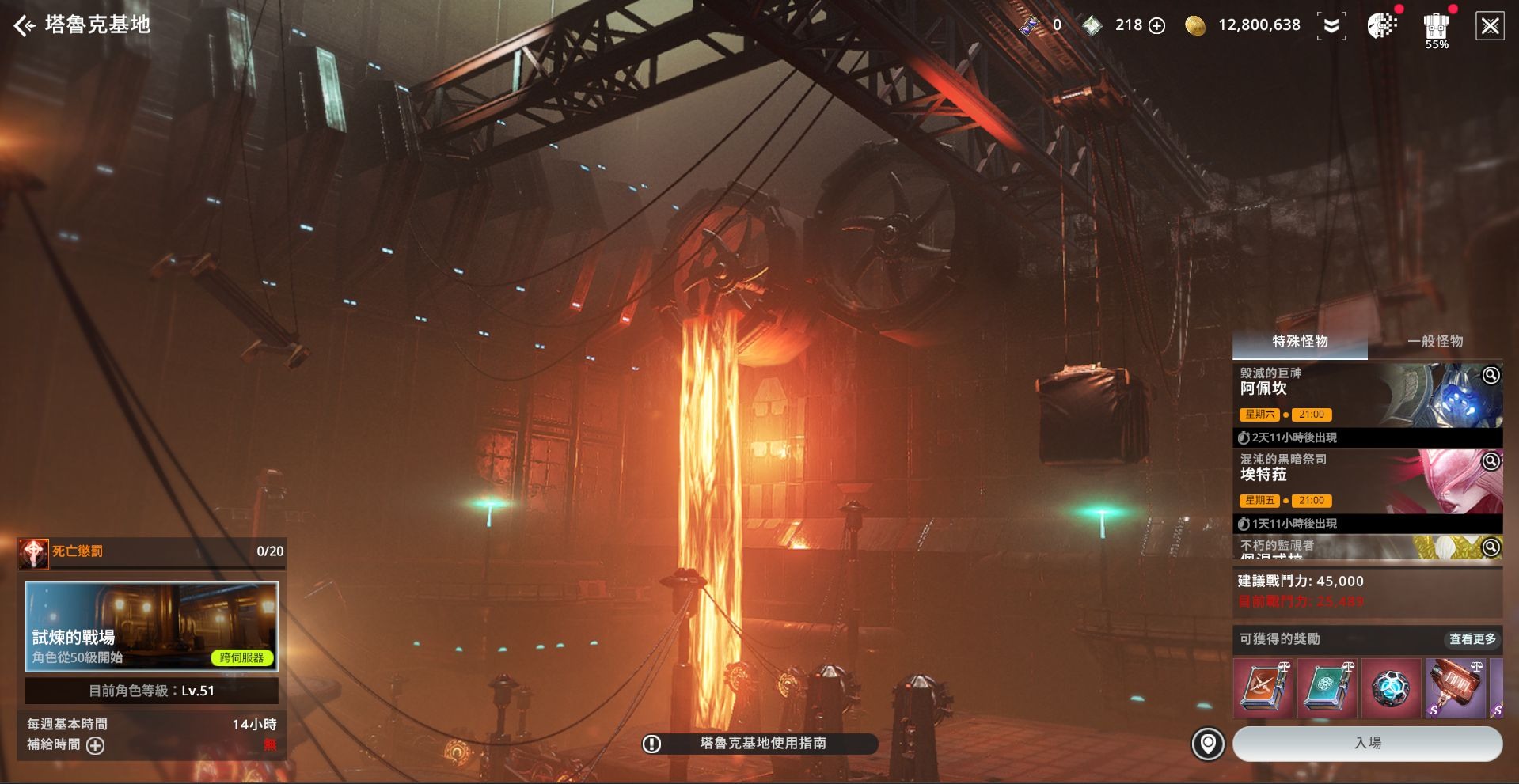Open the armor durability icon showing 55%
The height and width of the screenshot is (784, 1519).
(1436, 29)
